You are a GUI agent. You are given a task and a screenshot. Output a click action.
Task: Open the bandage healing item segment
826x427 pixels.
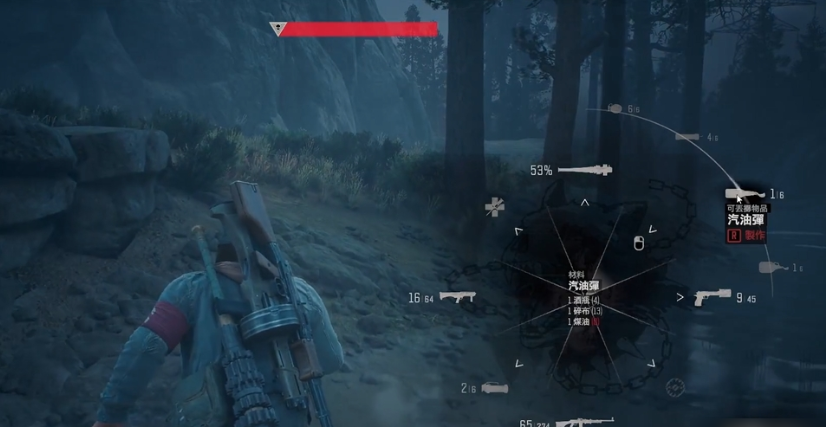point(495,207)
